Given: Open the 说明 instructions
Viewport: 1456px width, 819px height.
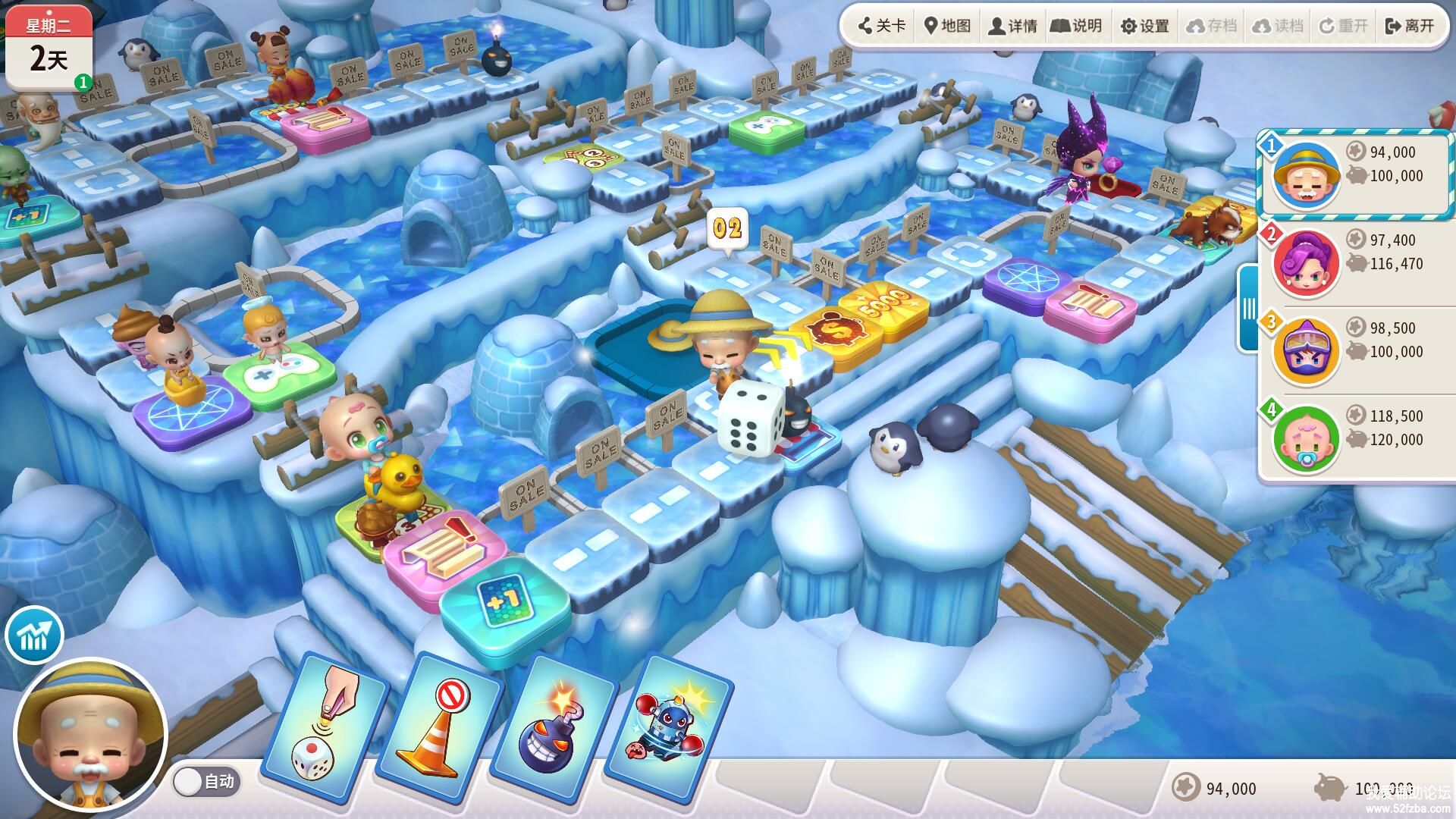Looking at the screenshot, I should 1076,26.
